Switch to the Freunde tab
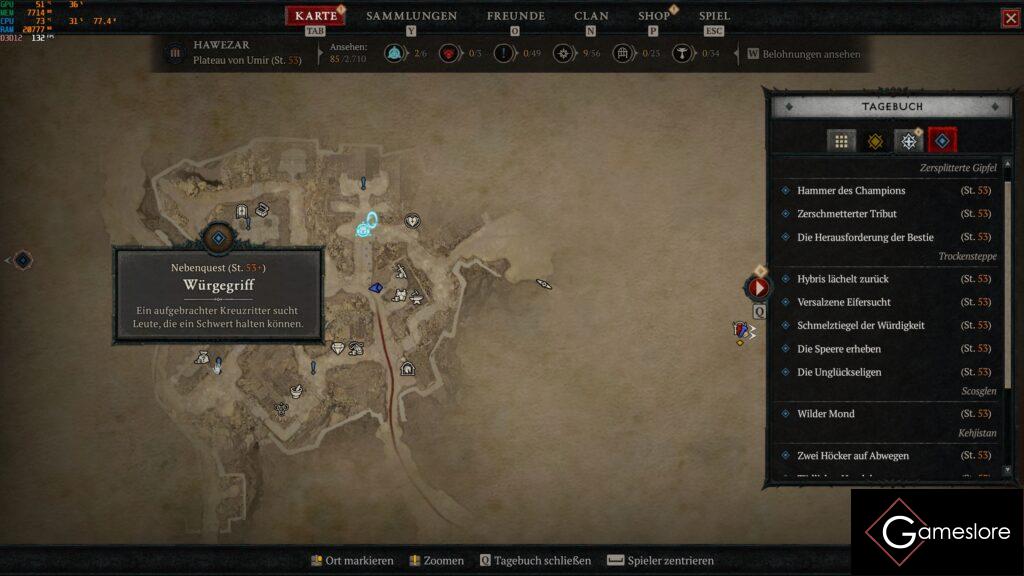The height and width of the screenshot is (576, 1024). (515, 16)
